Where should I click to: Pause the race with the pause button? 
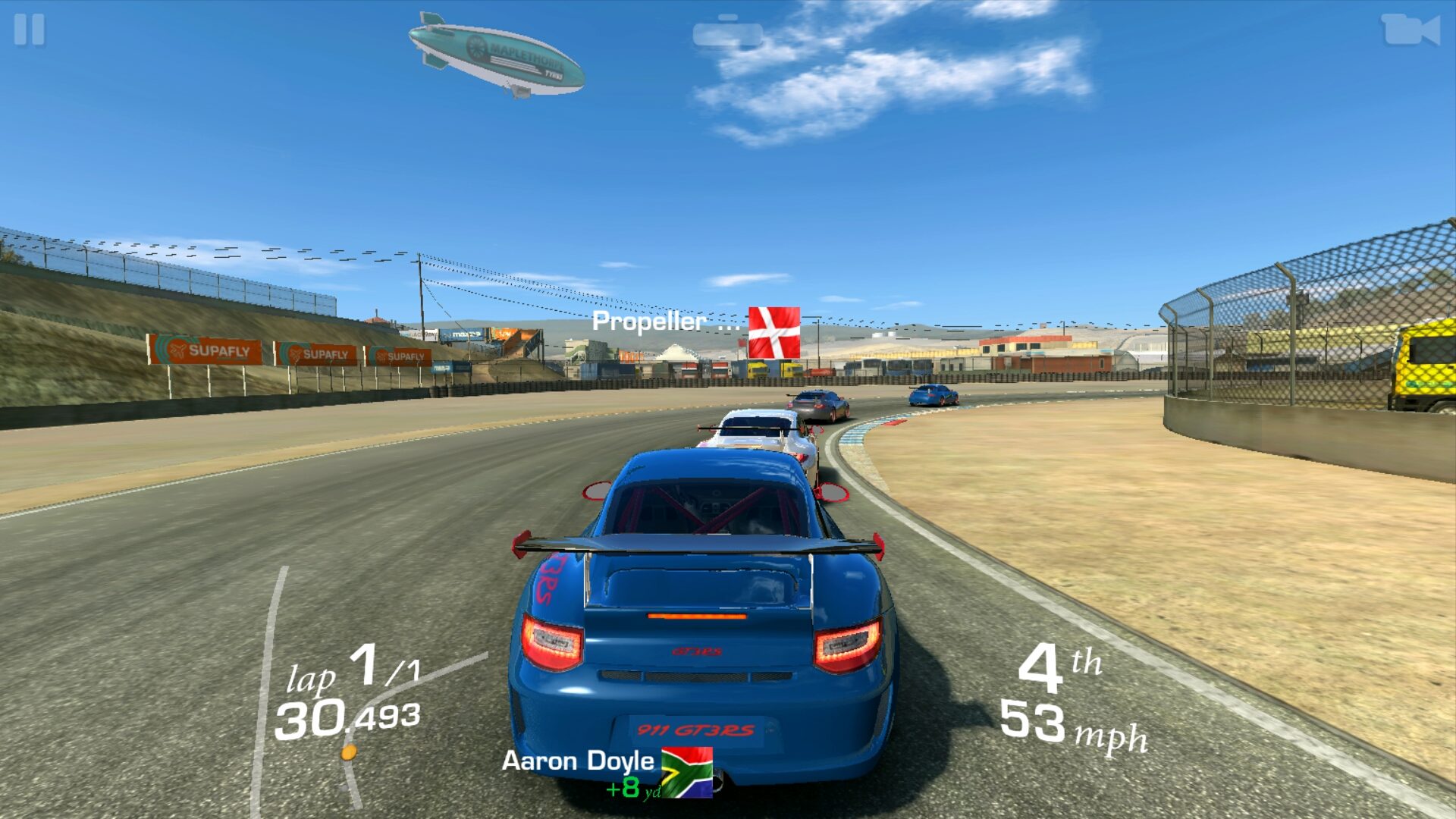tap(30, 30)
